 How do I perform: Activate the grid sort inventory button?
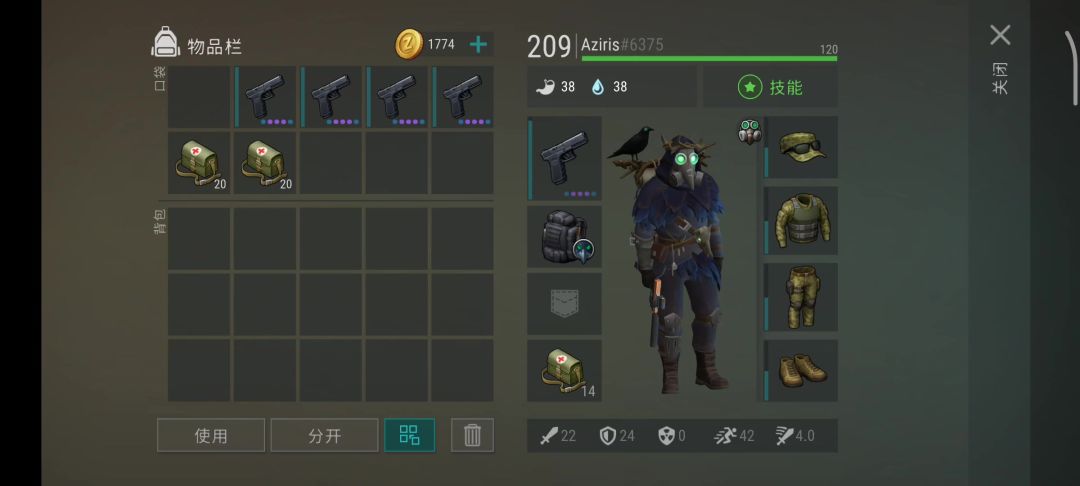pos(410,435)
